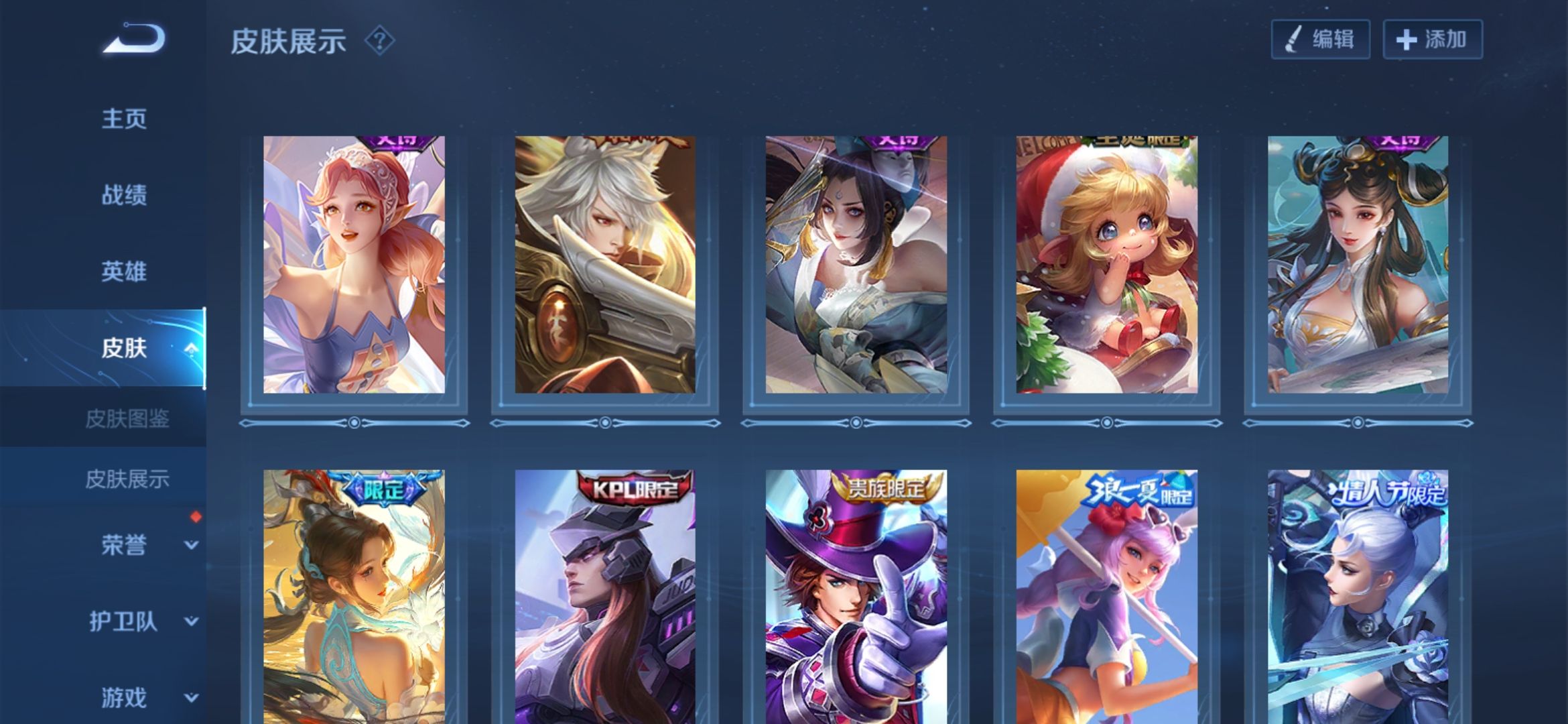
Task: Select the pink-haired fairy skin card
Action: click(354, 265)
